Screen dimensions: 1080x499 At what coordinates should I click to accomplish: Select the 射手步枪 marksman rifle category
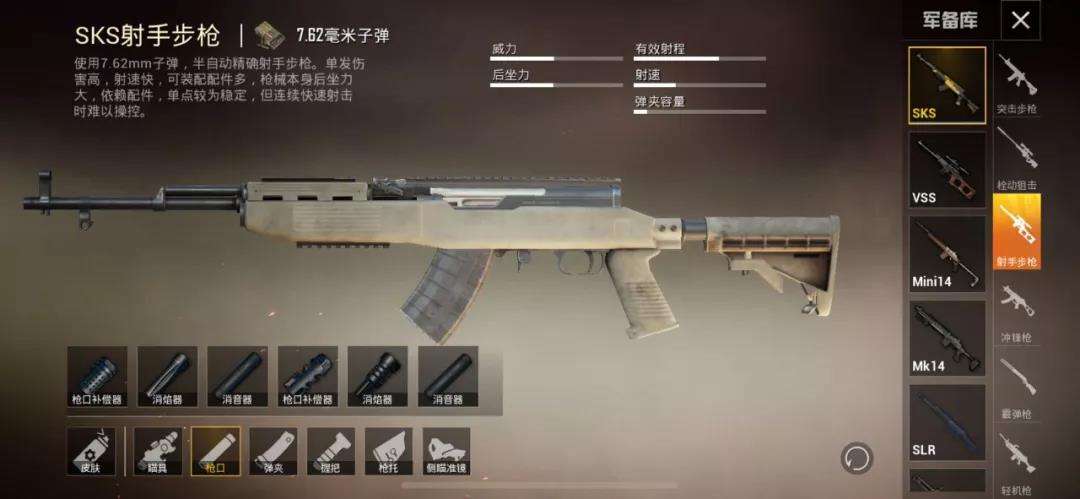click(1016, 233)
